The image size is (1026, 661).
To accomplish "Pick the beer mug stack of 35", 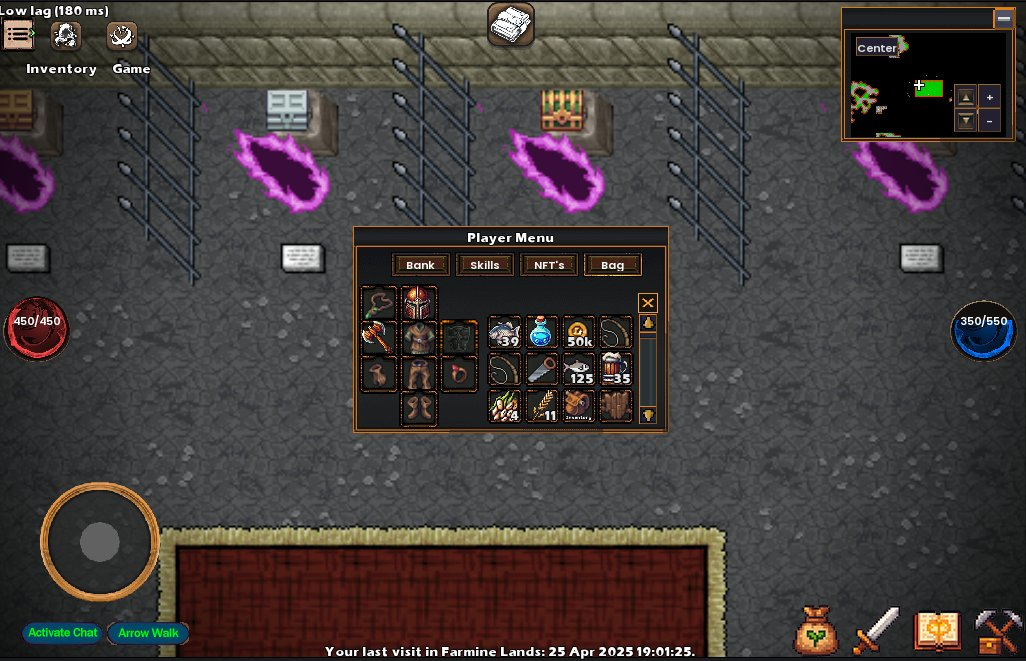I will click(x=616, y=369).
